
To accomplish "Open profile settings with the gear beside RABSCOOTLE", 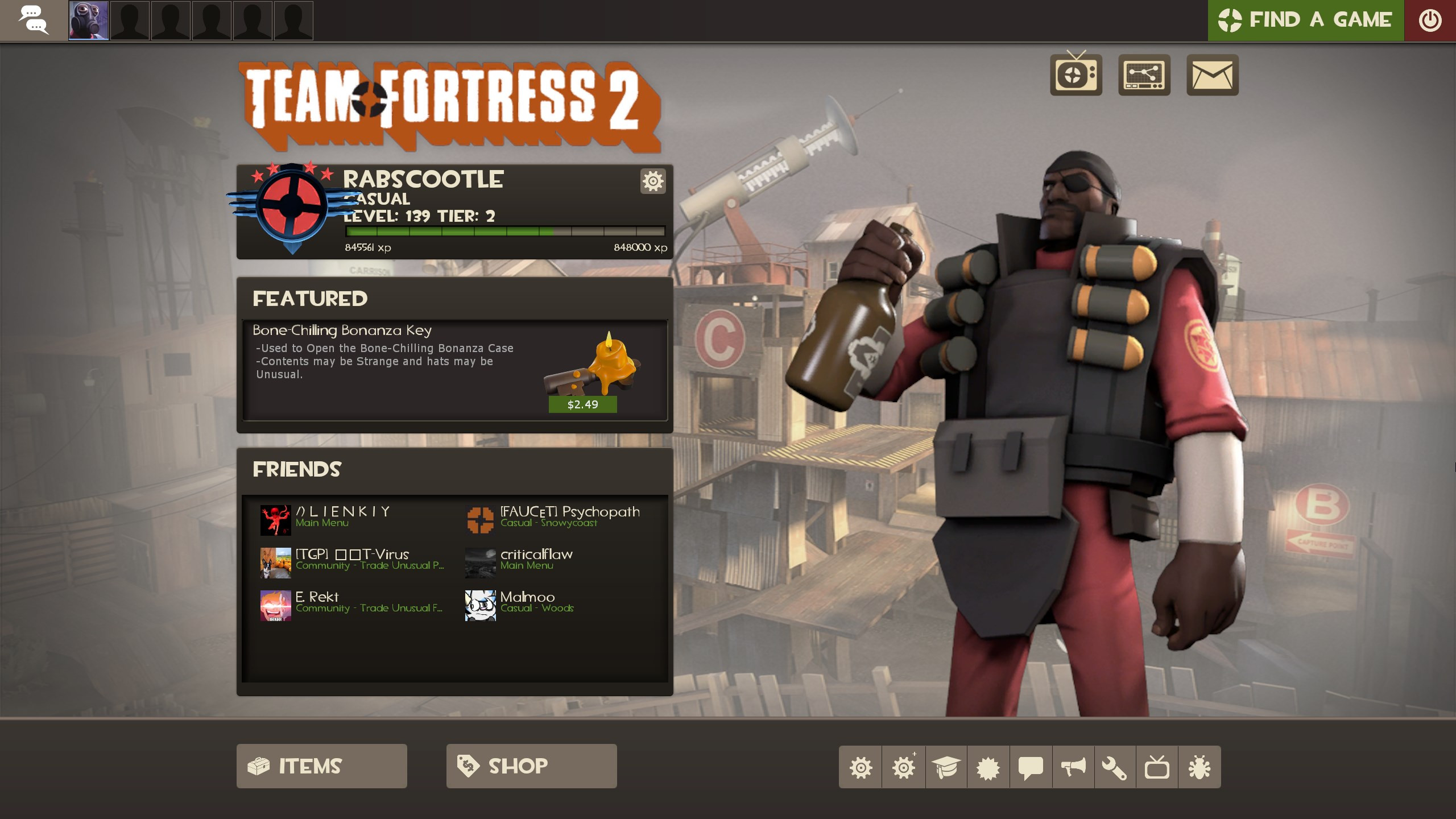I will click(653, 181).
